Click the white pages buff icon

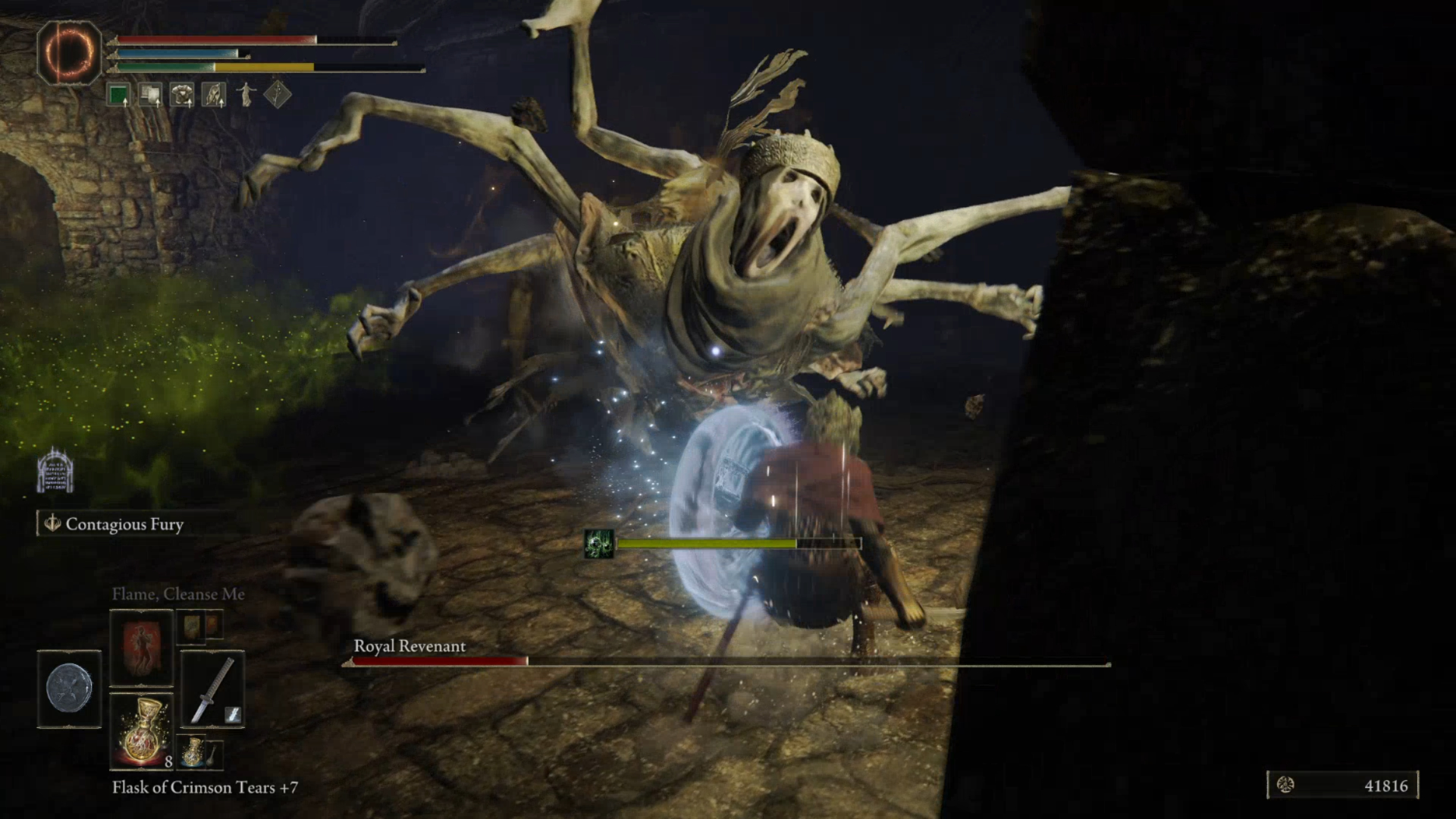(150, 95)
